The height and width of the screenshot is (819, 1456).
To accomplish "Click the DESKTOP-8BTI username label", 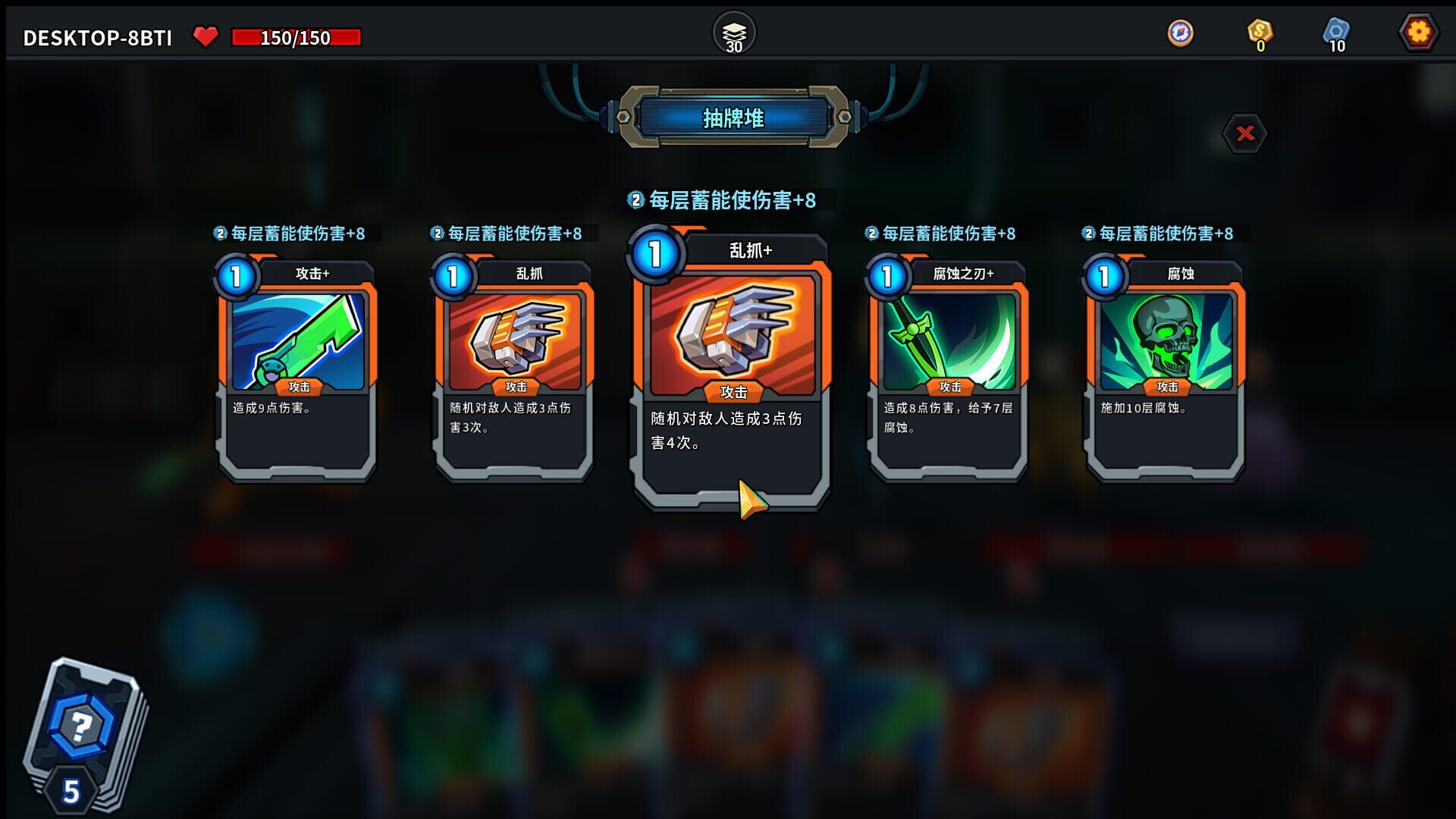I will [x=97, y=34].
